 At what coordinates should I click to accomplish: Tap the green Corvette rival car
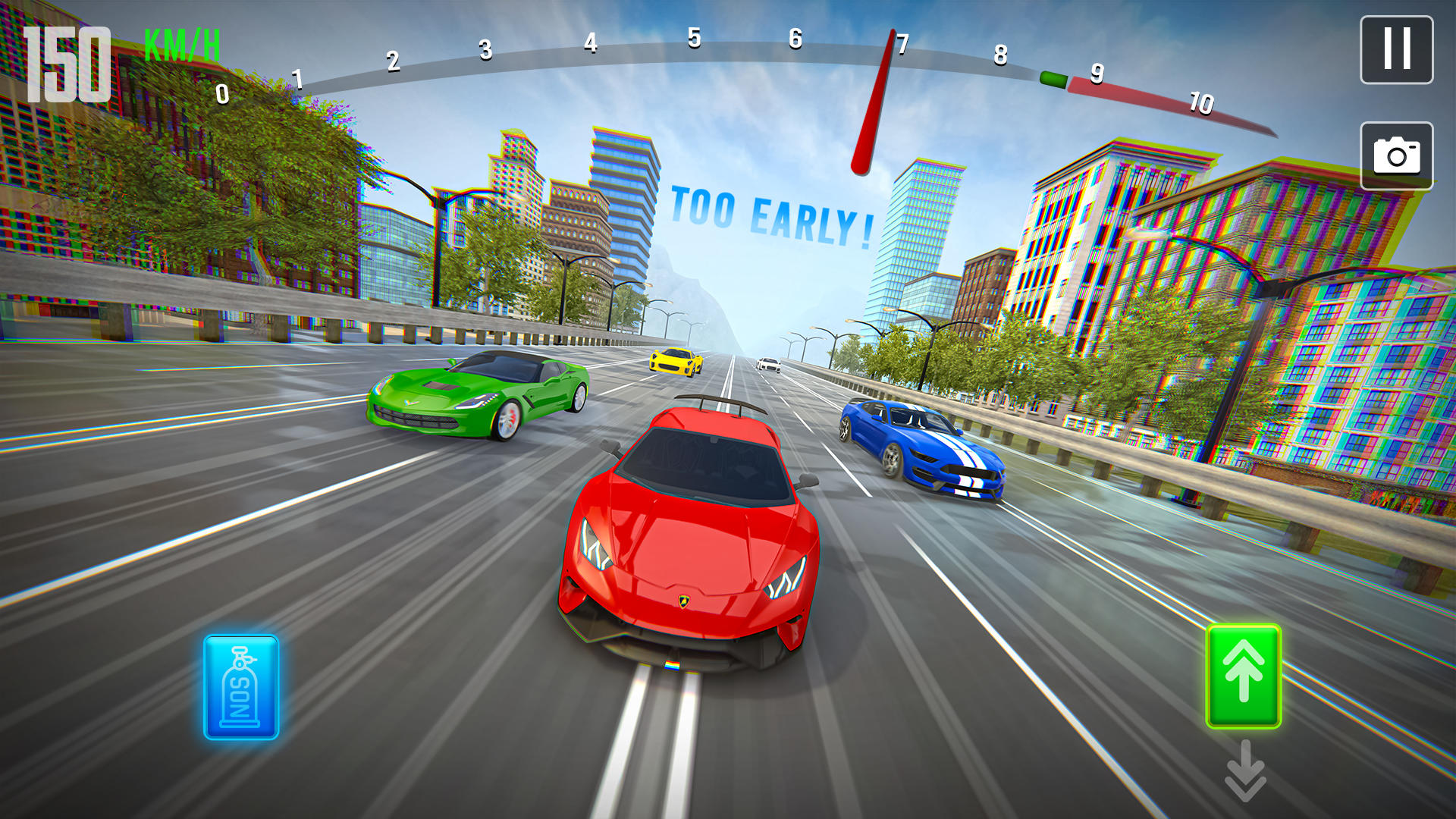474,398
